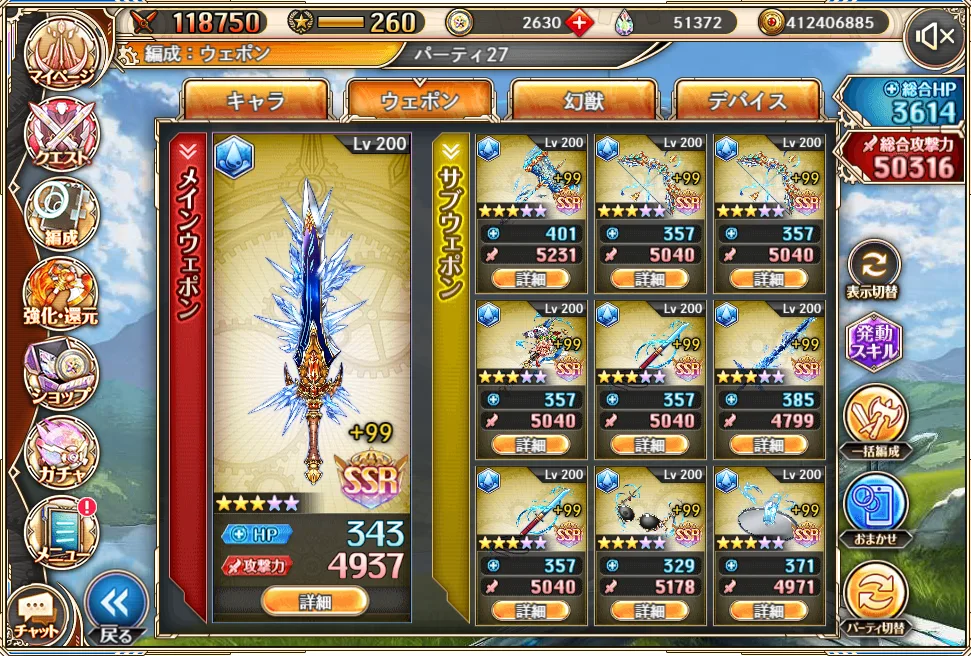
Task: Open the ショップ menu
Action: pos(62,372)
